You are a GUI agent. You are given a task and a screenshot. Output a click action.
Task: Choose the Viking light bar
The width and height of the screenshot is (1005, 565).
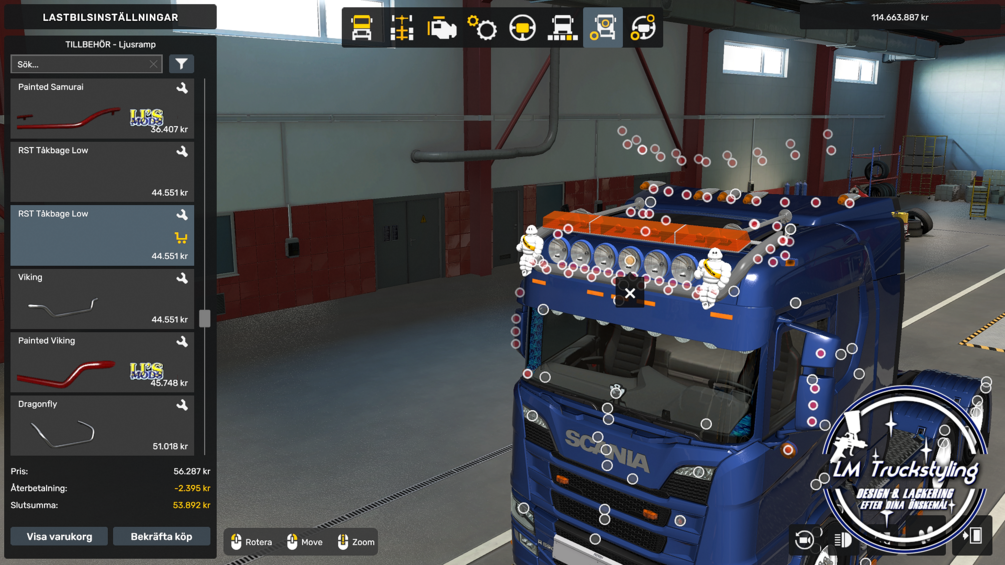coord(102,299)
